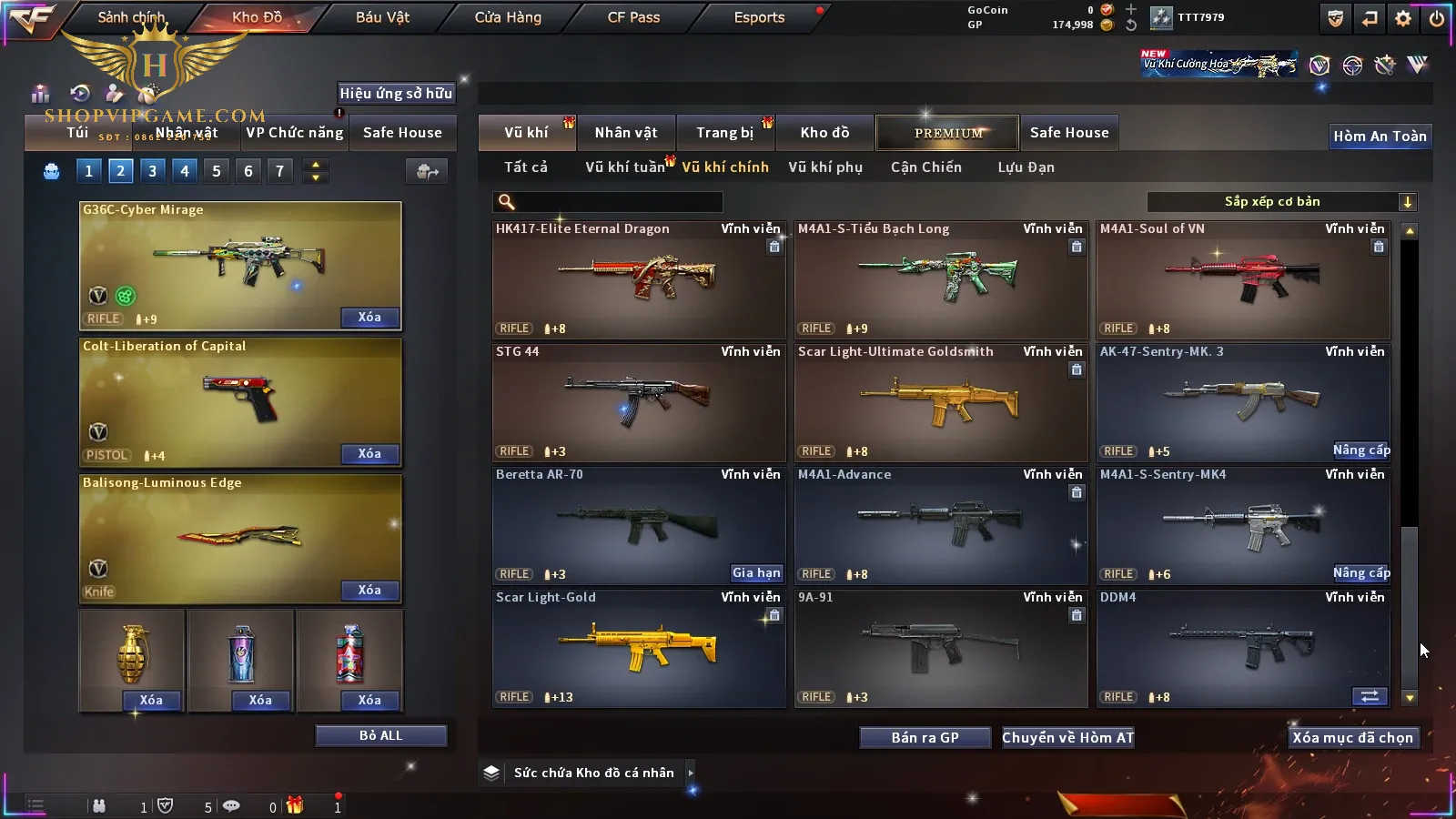This screenshot has width=1456, height=819.
Task: Open the Esports menu
Action: (x=759, y=17)
